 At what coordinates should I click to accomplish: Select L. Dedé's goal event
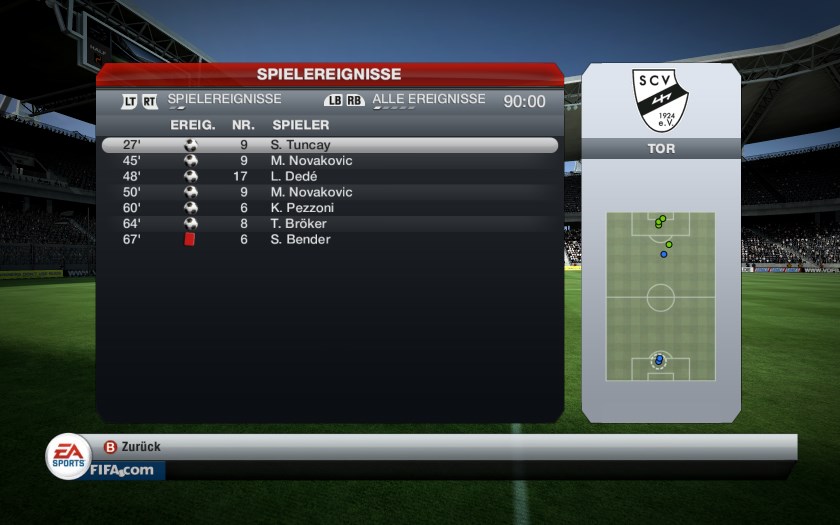[330, 176]
